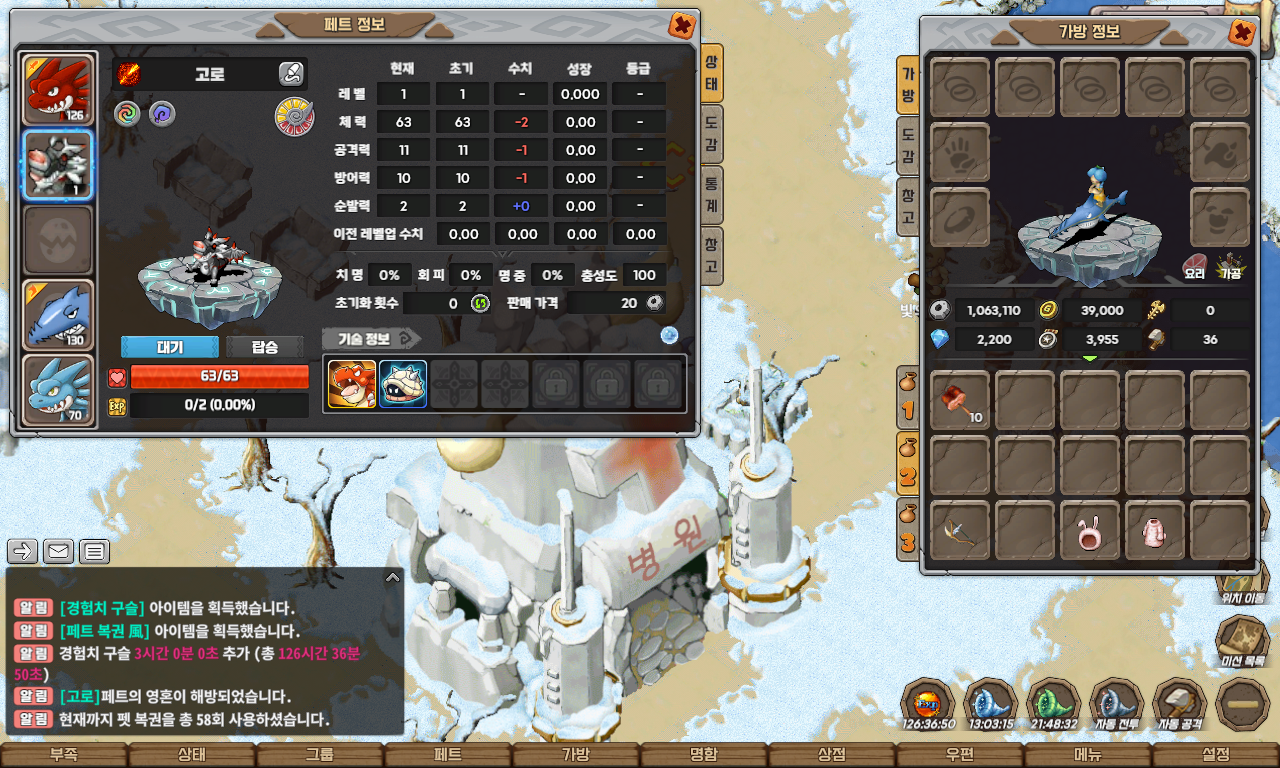
Task: Open the 도감 tab in pet window
Action: tap(711, 135)
